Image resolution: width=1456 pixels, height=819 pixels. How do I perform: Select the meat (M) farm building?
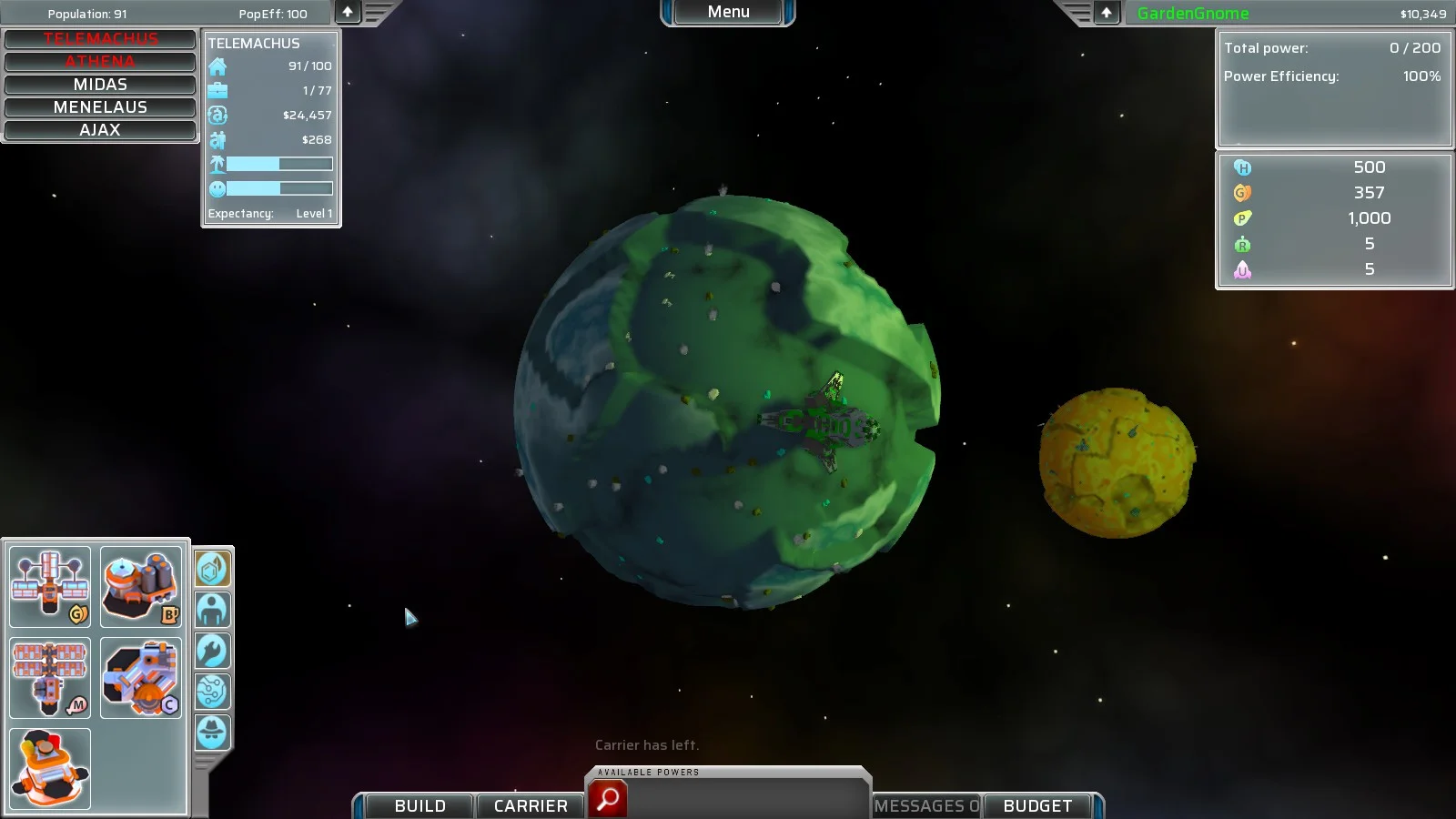coord(50,678)
